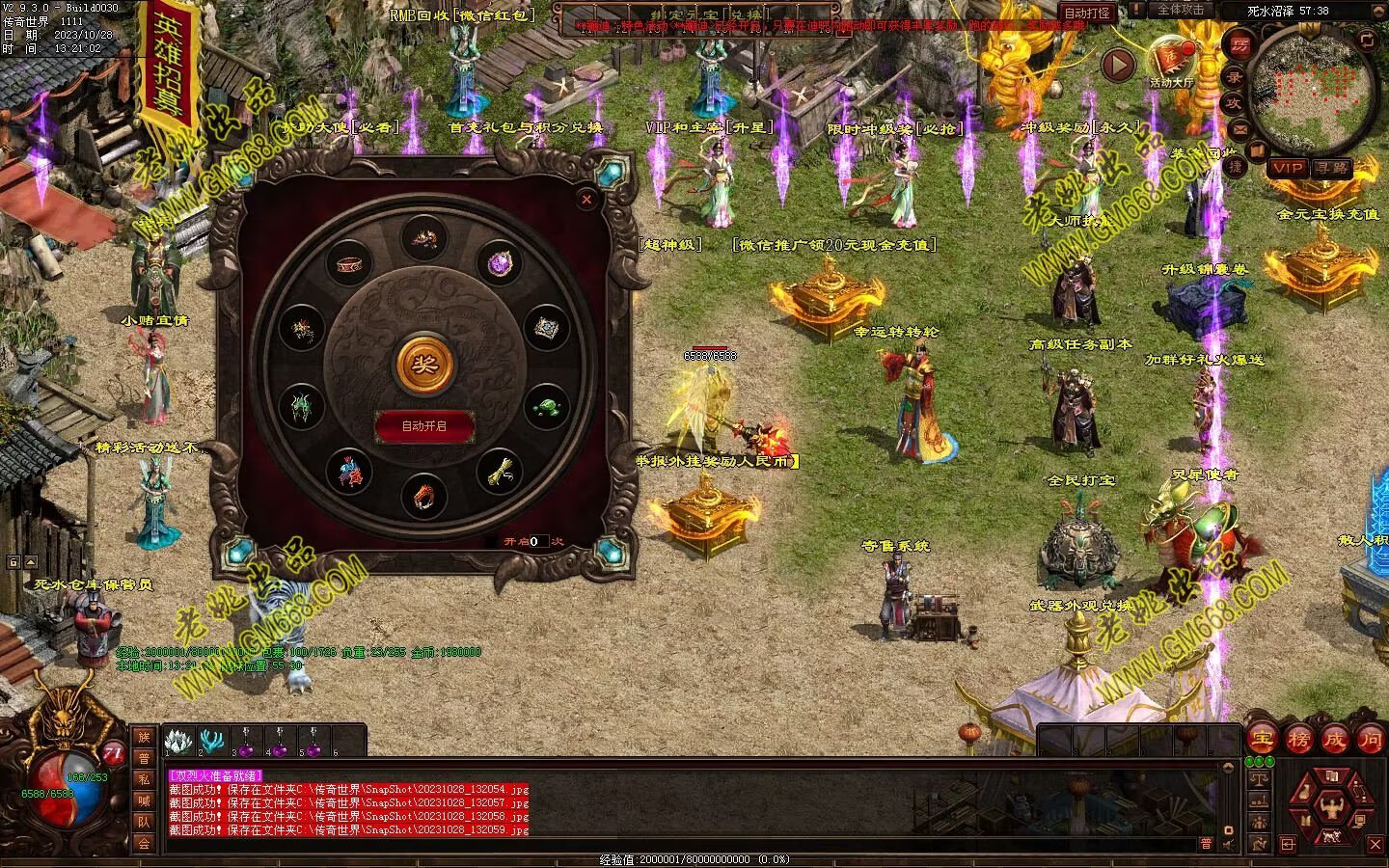Viewport: 1389px width, 868px height.
Task: Open the 榜 ranking round button
Action: (x=1298, y=740)
